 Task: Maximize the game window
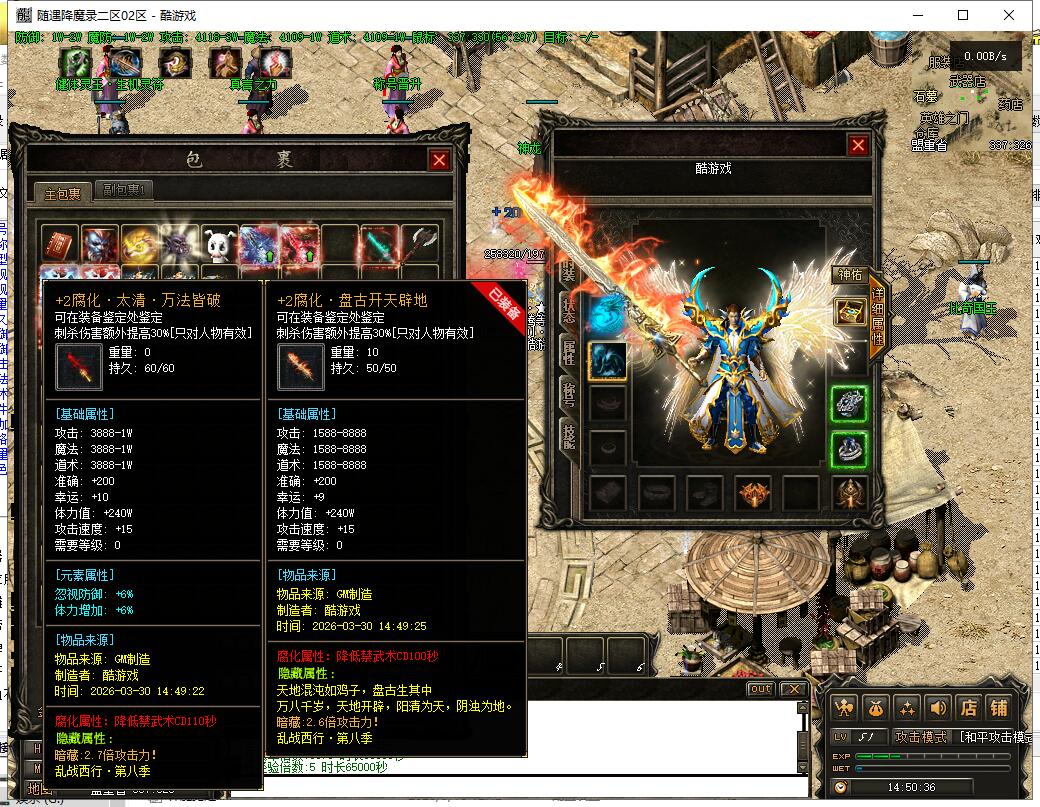[x=963, y=15]
